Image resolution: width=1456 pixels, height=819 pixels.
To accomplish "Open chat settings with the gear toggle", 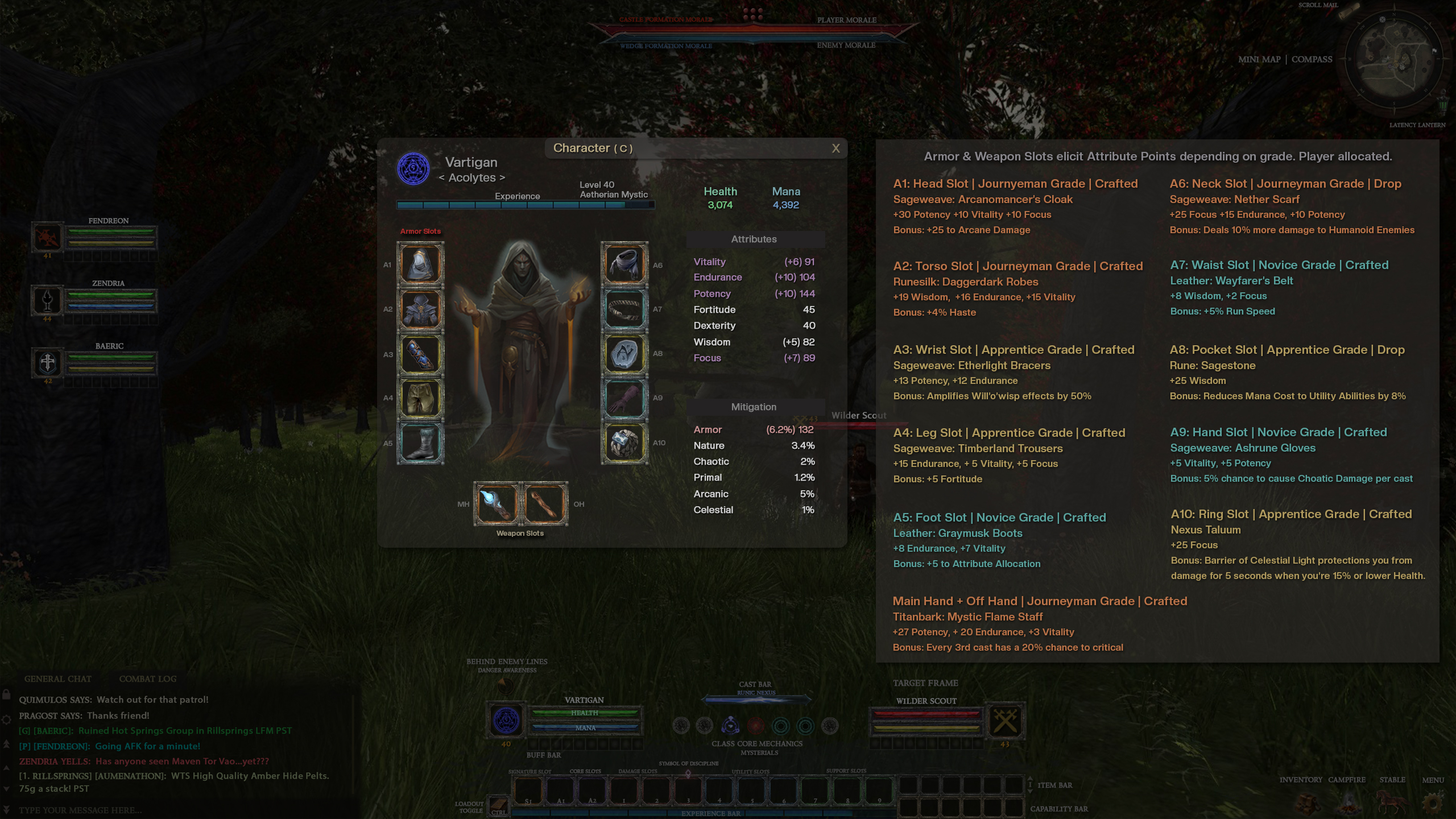I will coord(7,719).
